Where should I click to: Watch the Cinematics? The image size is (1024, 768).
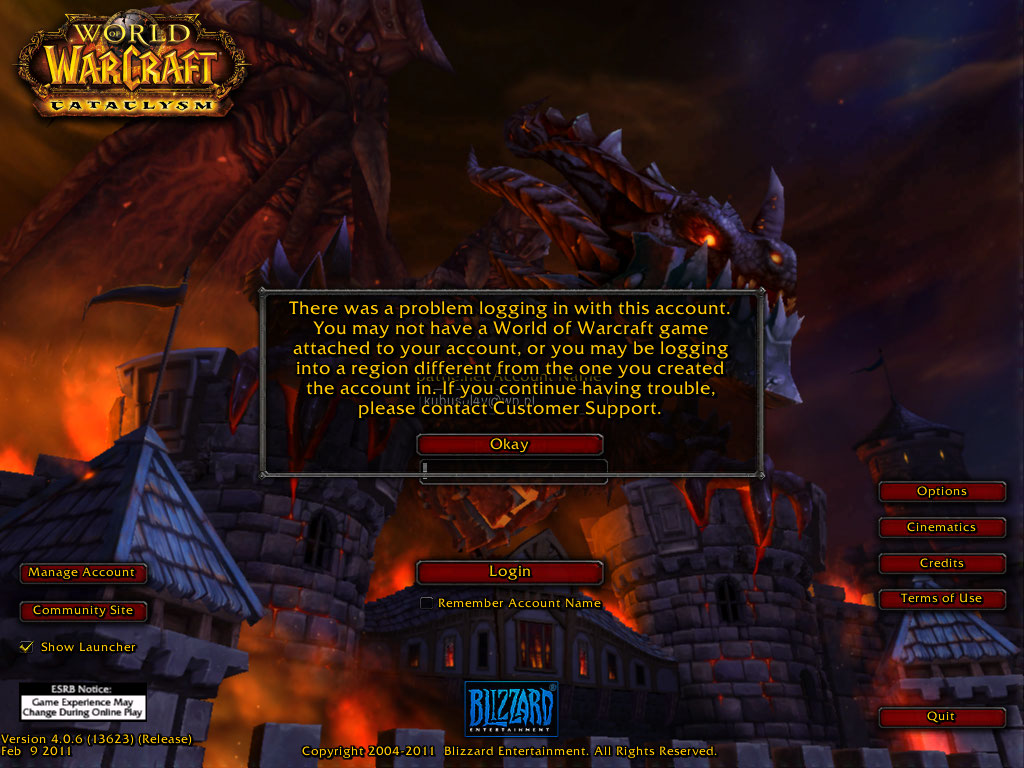tap(941, 527)
